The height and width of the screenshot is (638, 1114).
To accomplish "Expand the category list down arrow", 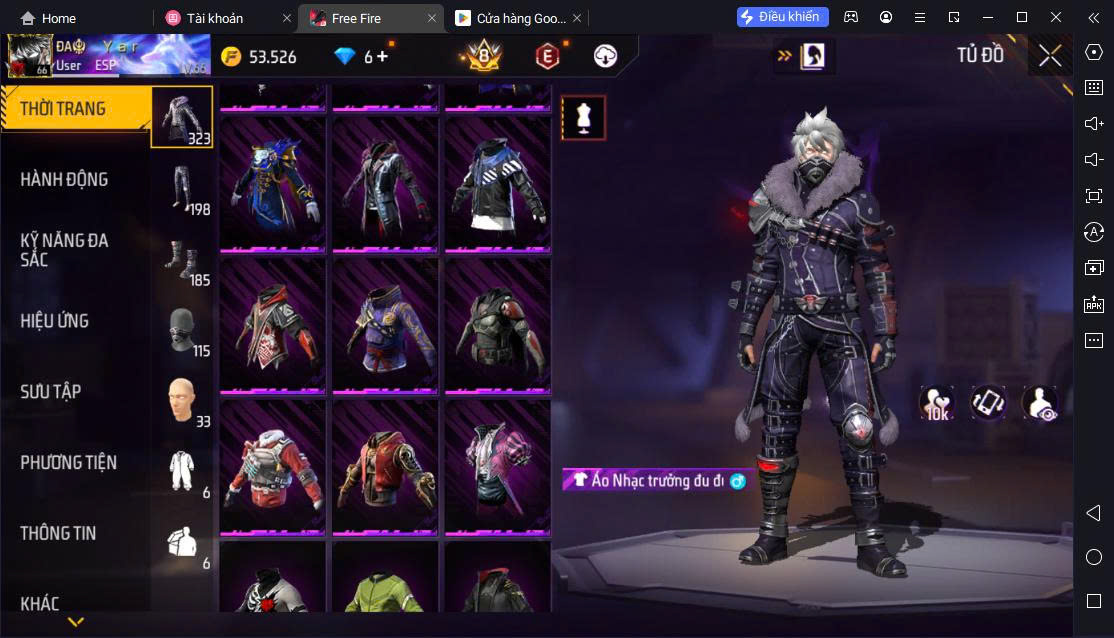I will (75, 623).
